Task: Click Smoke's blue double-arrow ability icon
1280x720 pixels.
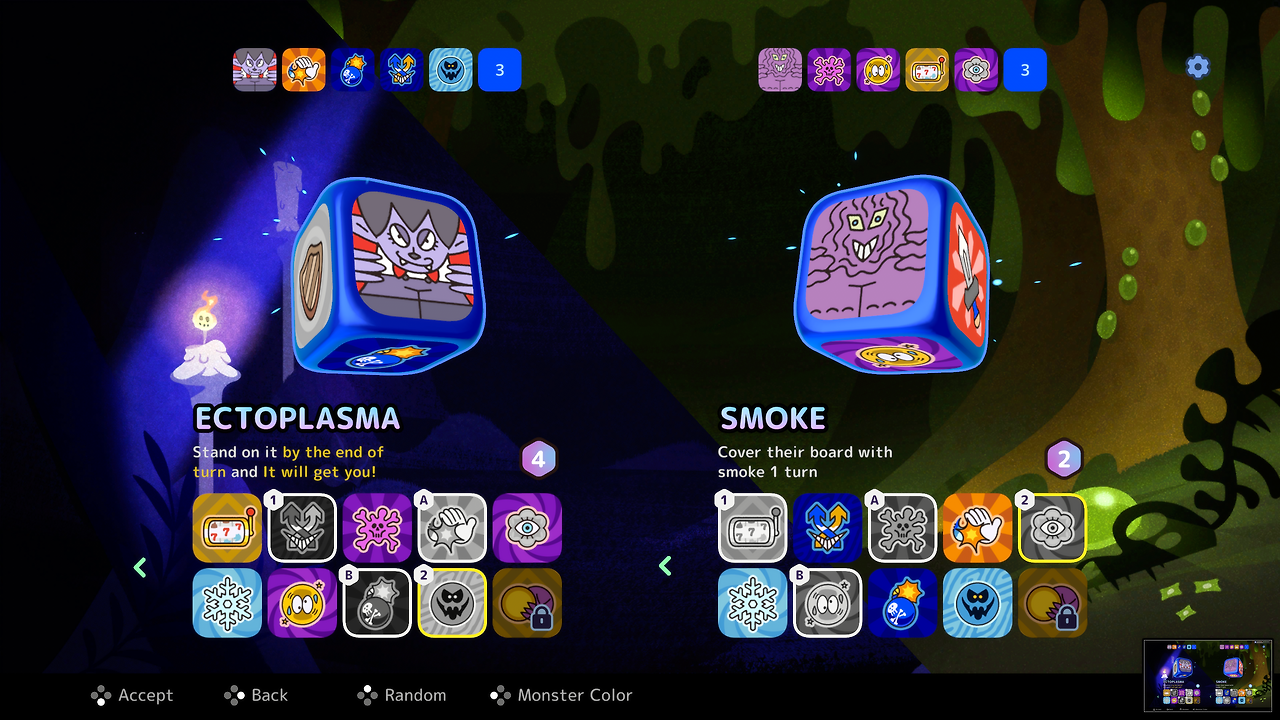Action: [x=827, y=527]
